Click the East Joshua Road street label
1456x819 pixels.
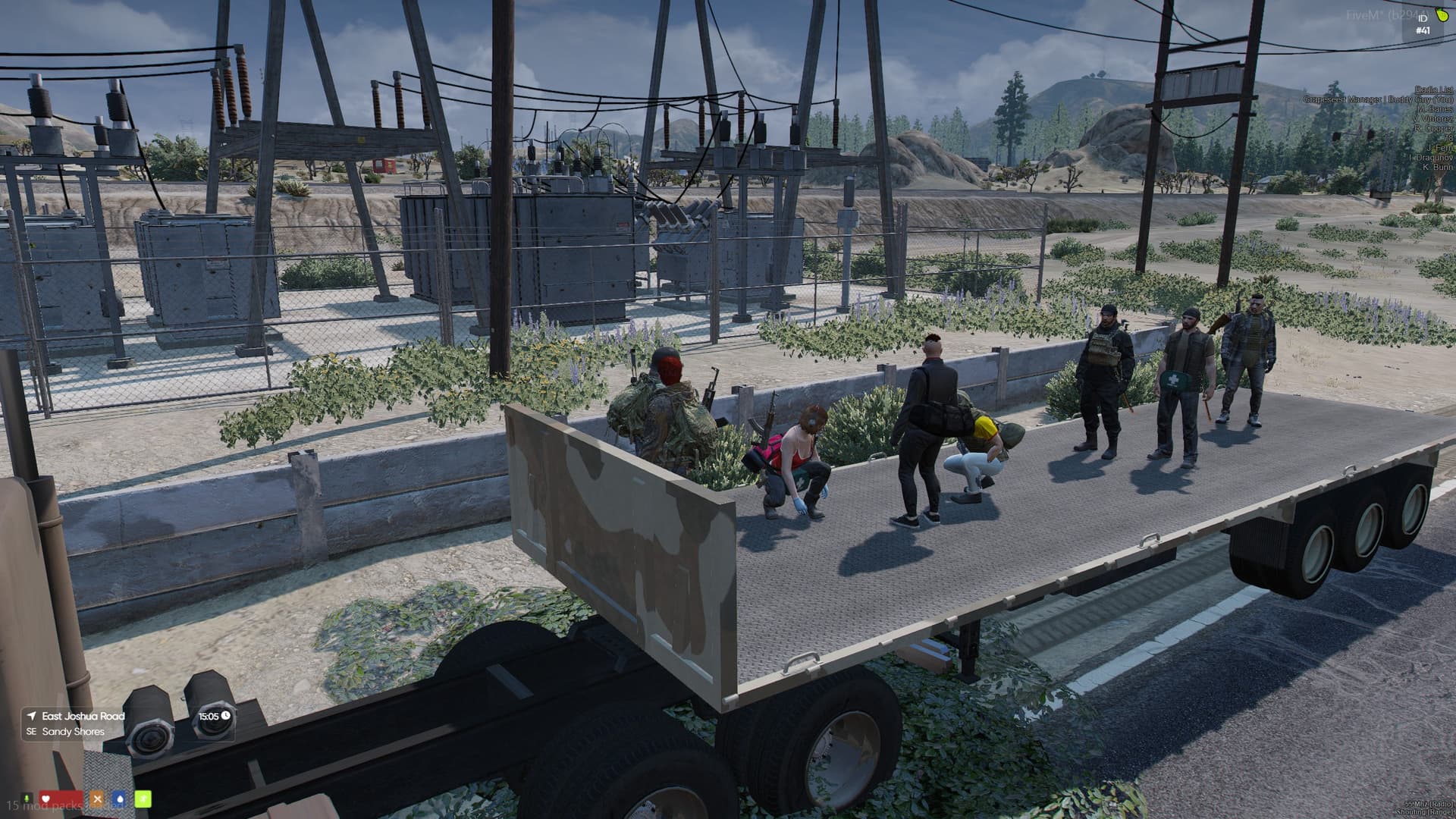83,715
